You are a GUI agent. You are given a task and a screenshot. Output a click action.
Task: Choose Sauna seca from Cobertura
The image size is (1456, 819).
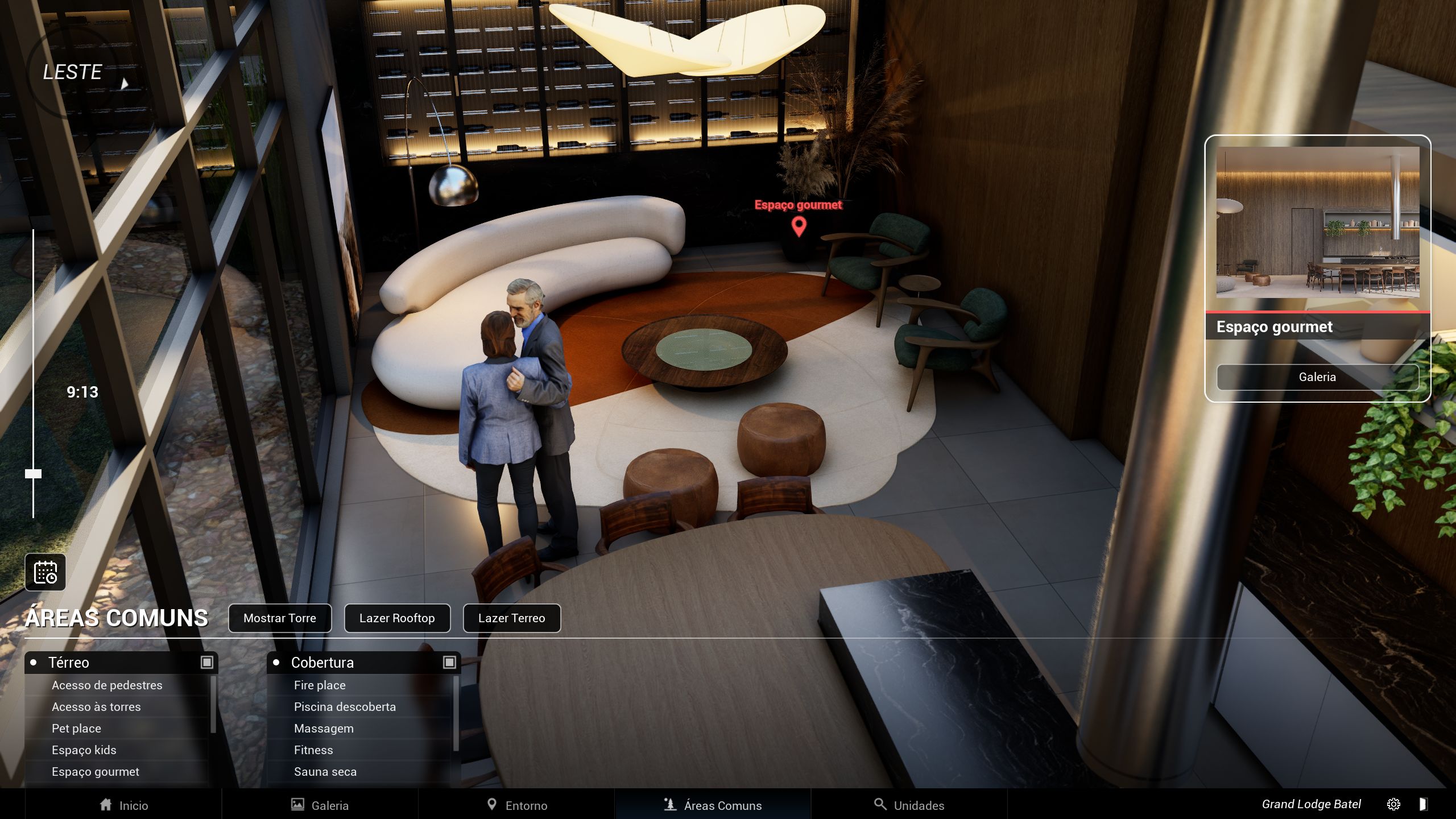(325, 772)
